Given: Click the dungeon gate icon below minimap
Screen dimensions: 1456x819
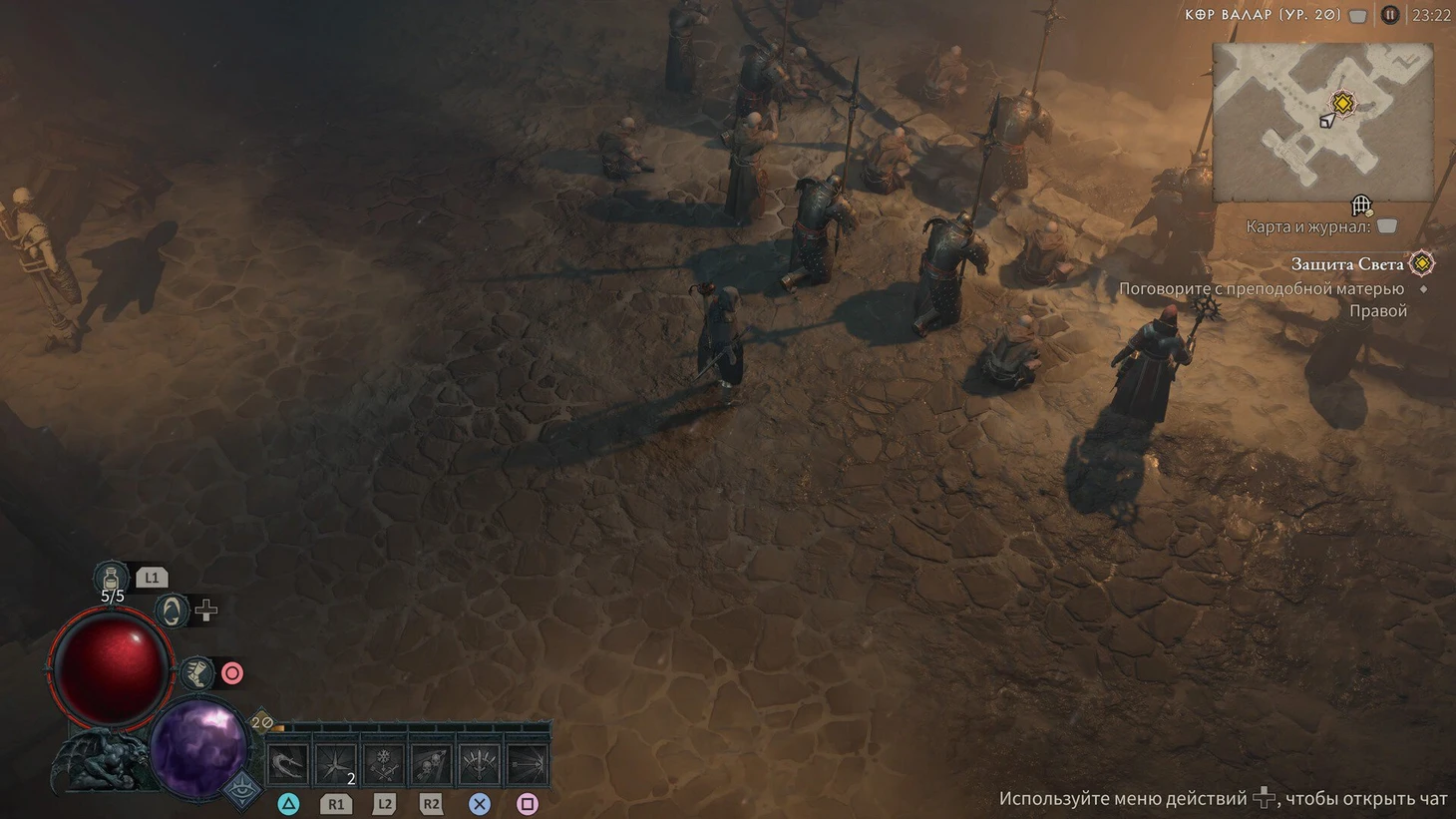Looking at the screenshot, I should click(1361, 205).
